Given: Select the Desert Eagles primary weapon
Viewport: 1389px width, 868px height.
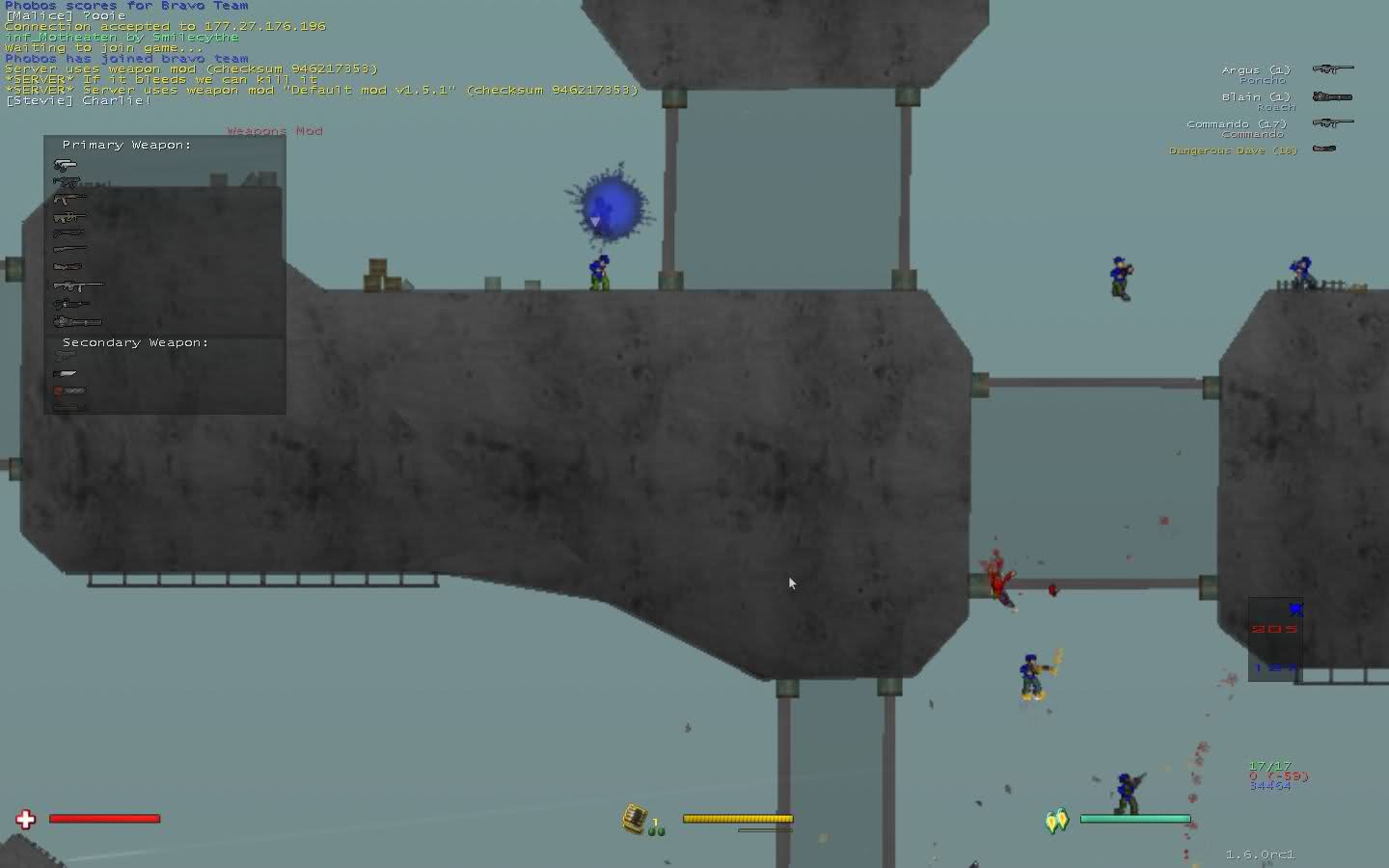Looking at the screenshot, I should [x=66, y=166].
